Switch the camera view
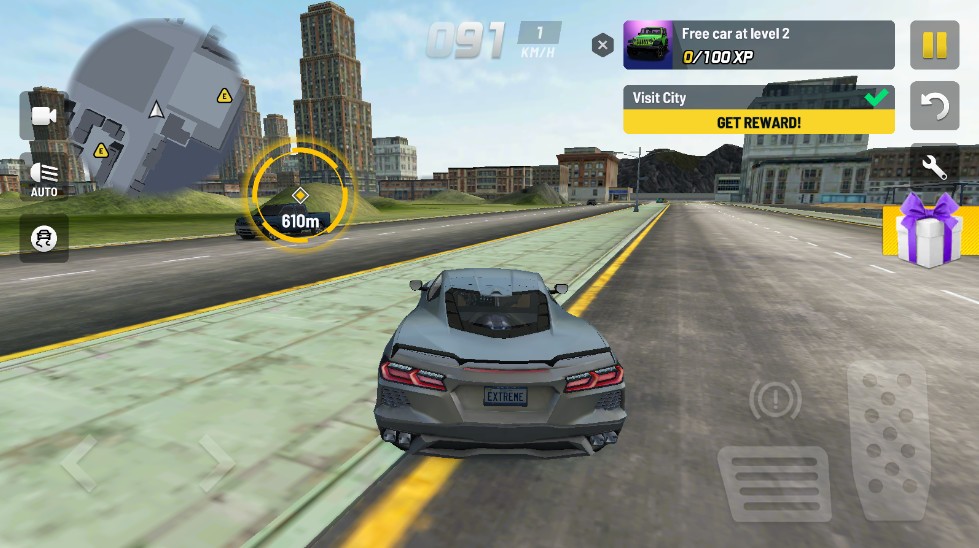The image size is (979, 548). (44, 116)
